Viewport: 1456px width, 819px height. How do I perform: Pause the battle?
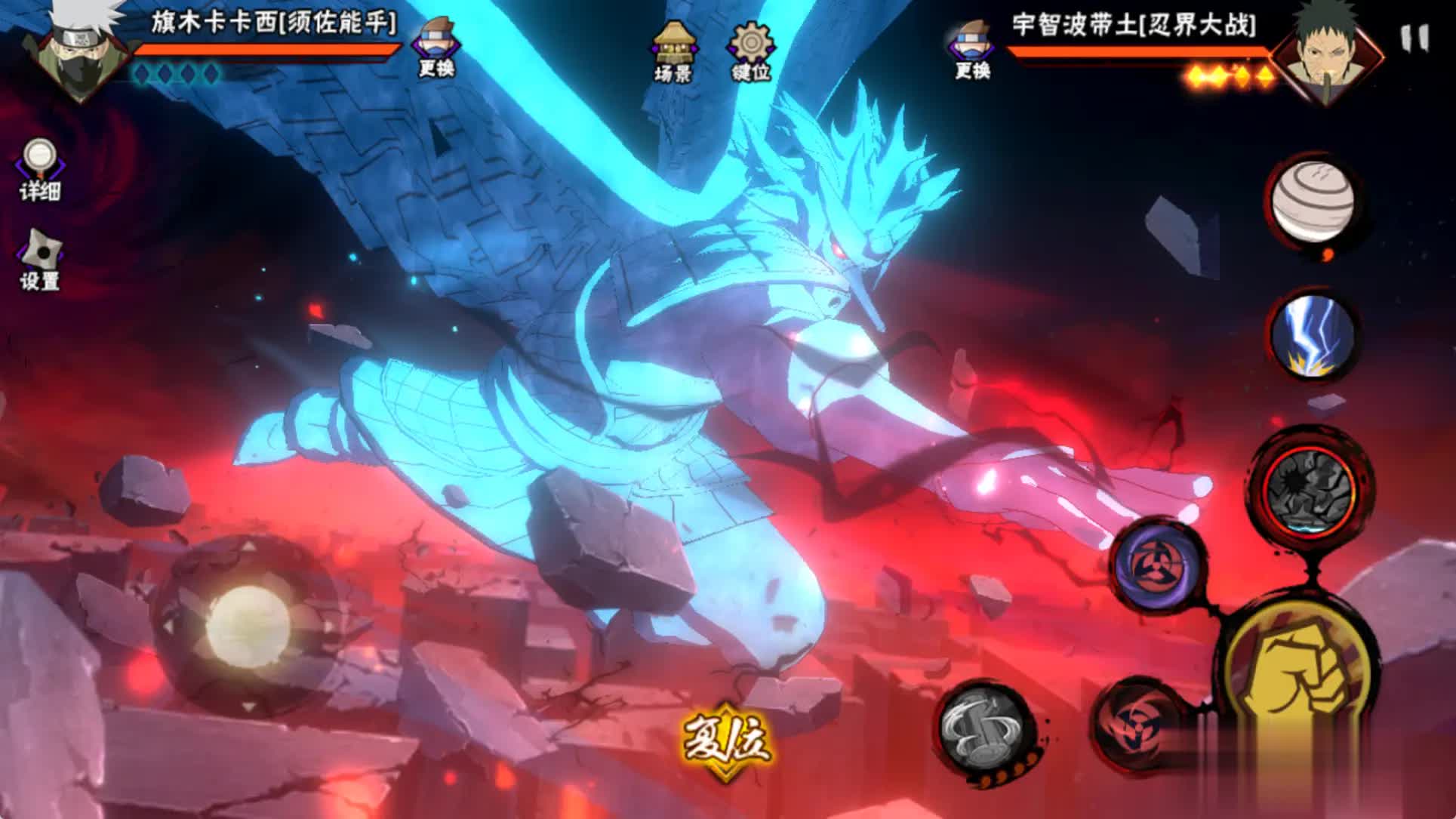[1414, 38]
